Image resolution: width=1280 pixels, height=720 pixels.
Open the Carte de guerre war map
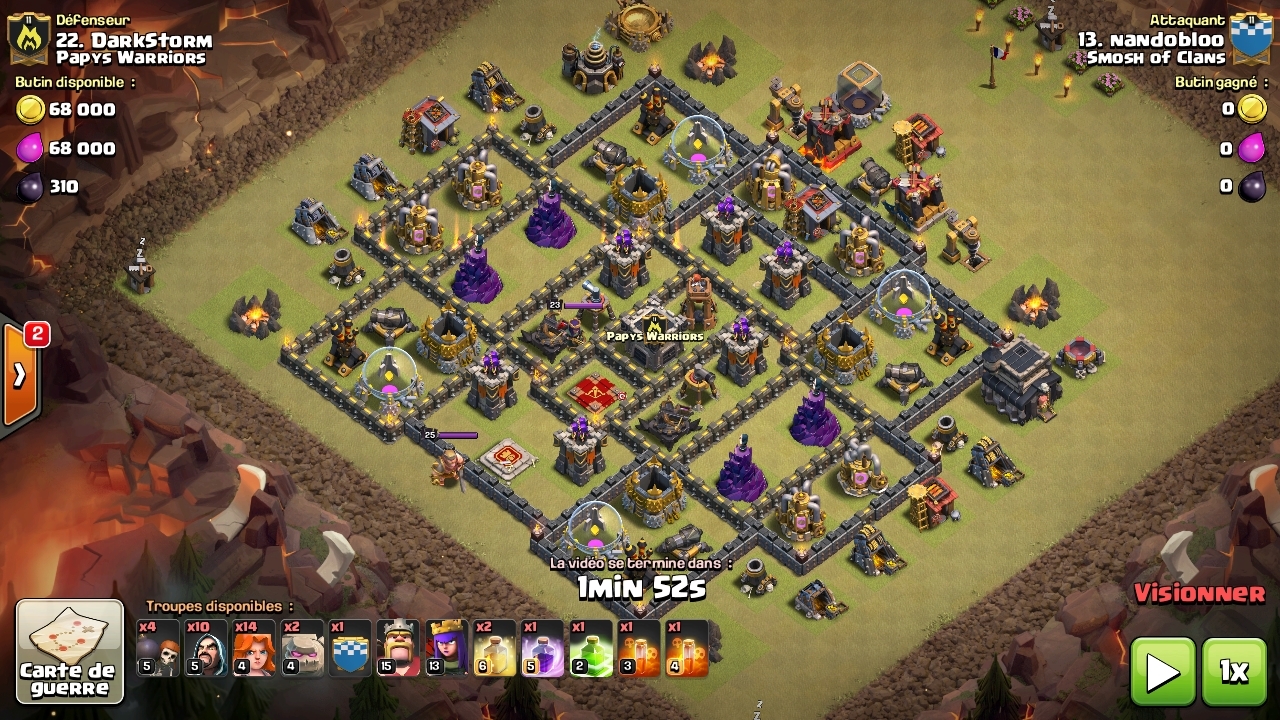(70, 651)
